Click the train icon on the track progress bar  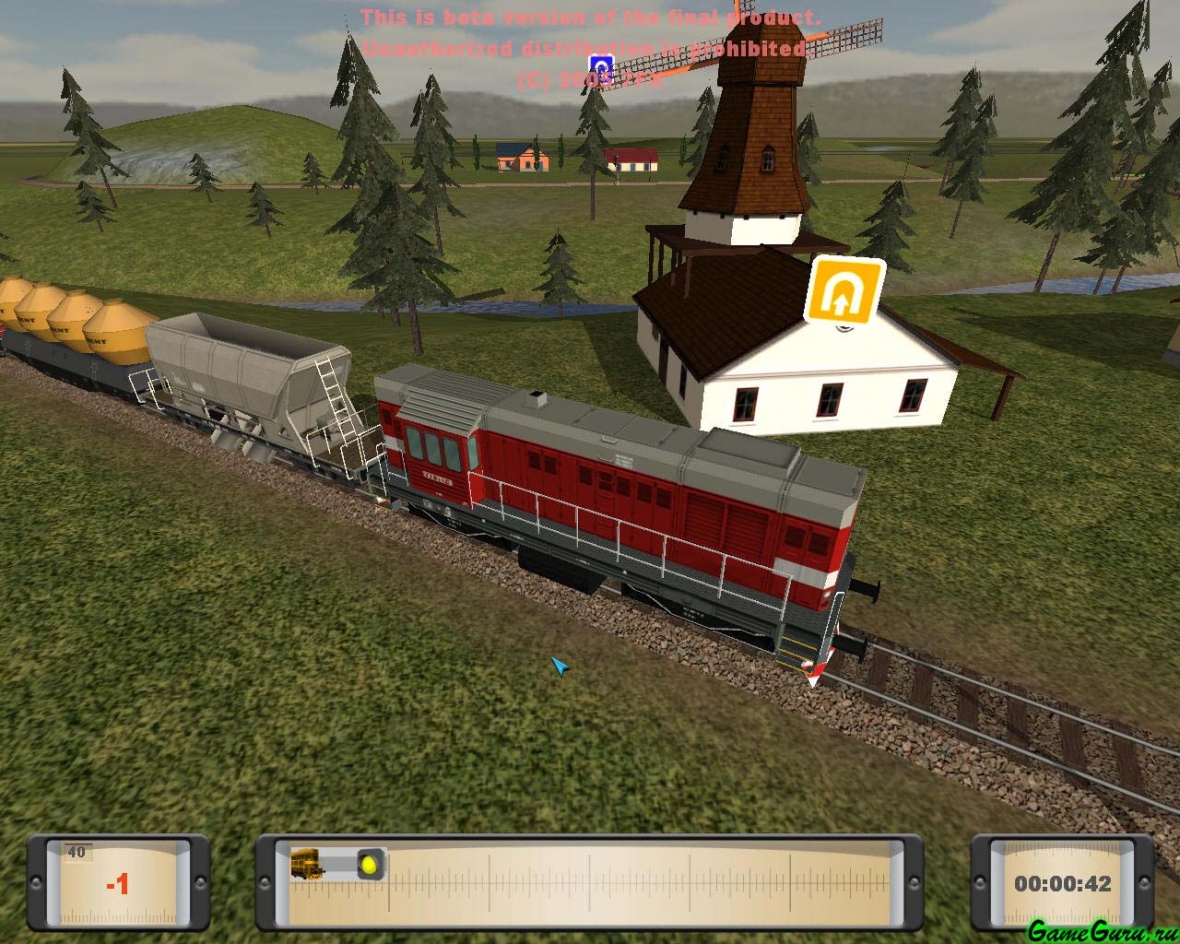[307, 863]
